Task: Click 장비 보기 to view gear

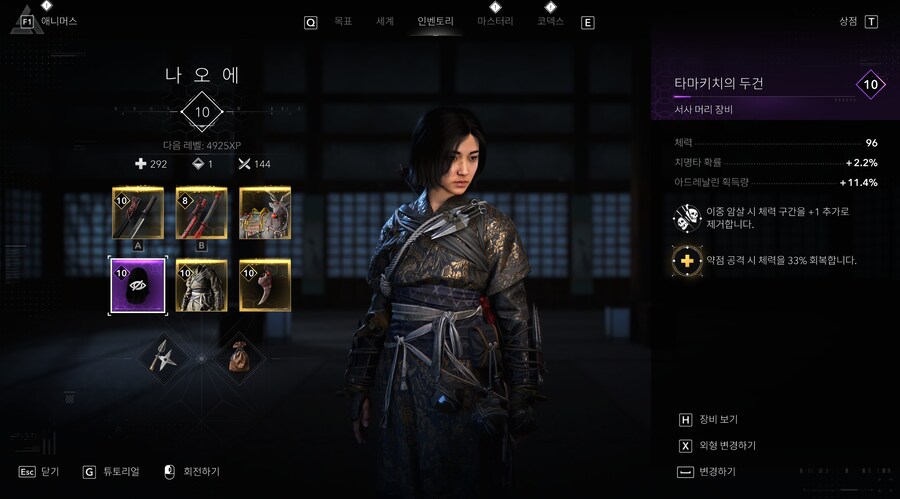Action: click(718, 420)
